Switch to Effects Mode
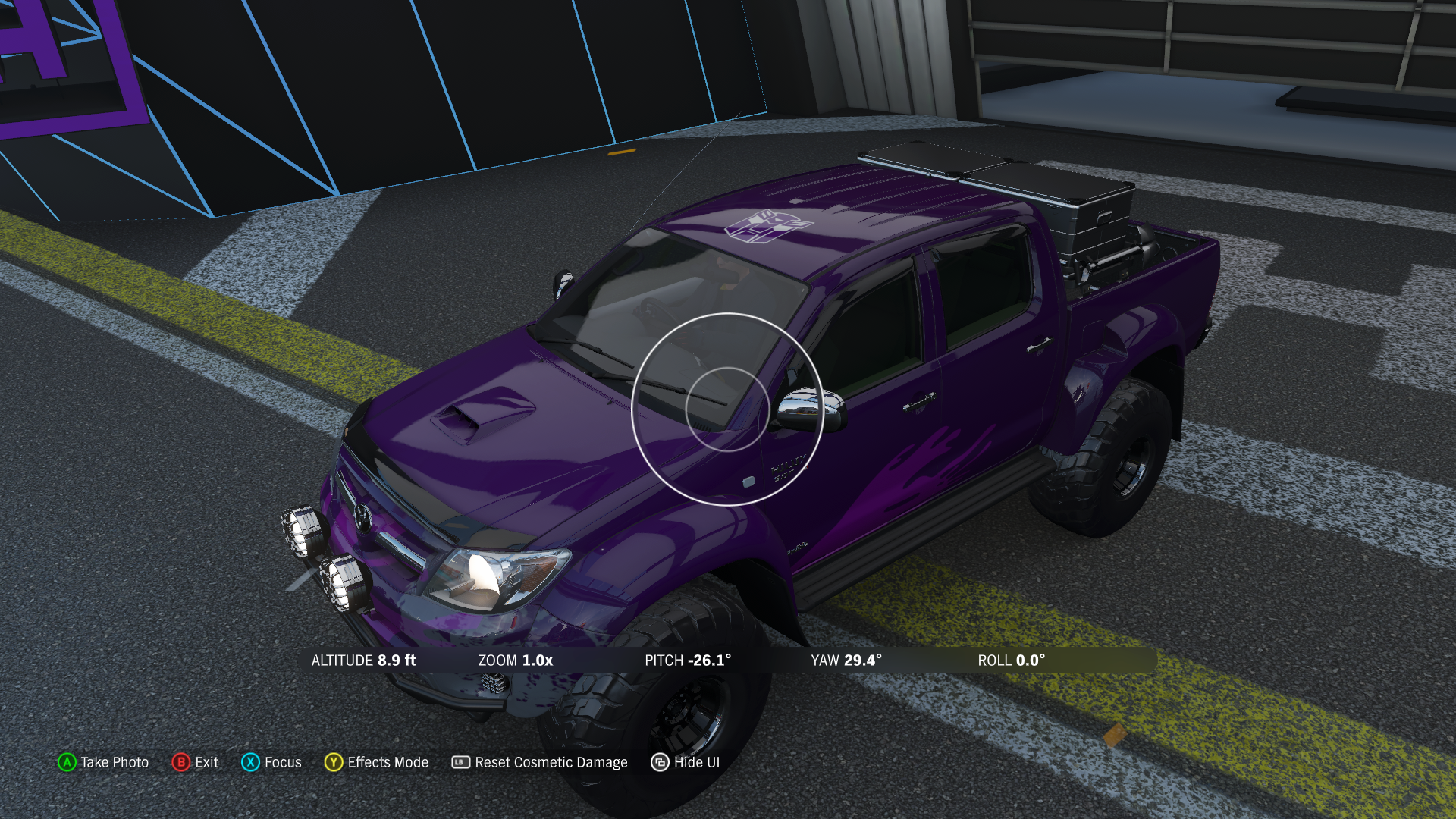Viewport: 1456px width, 819px height. 377,762
